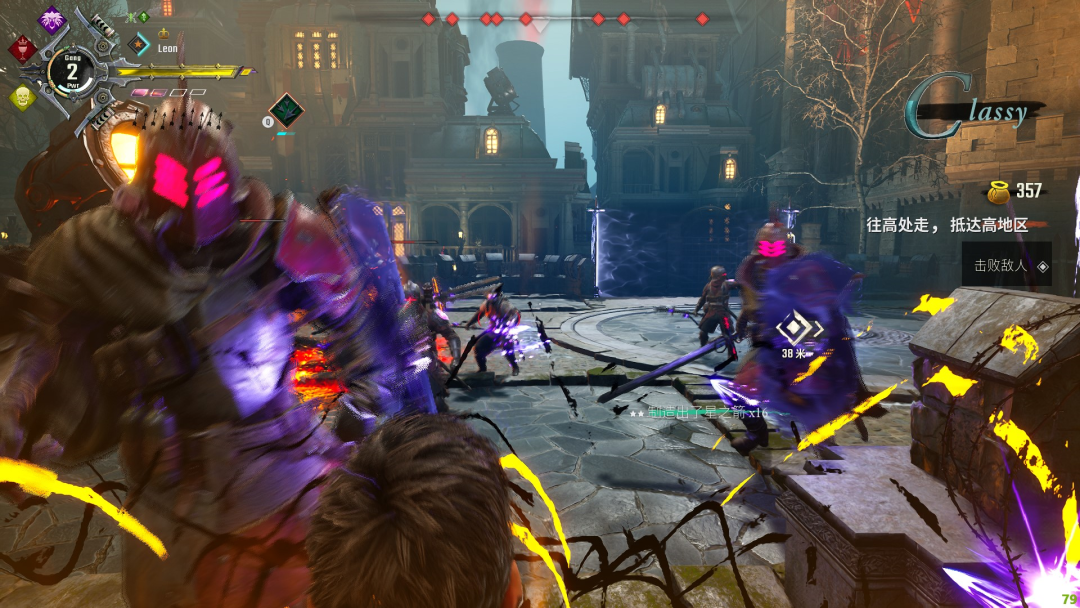
Task: Click the 往高处走 quest objective text
Action: (x=946, y=225)
